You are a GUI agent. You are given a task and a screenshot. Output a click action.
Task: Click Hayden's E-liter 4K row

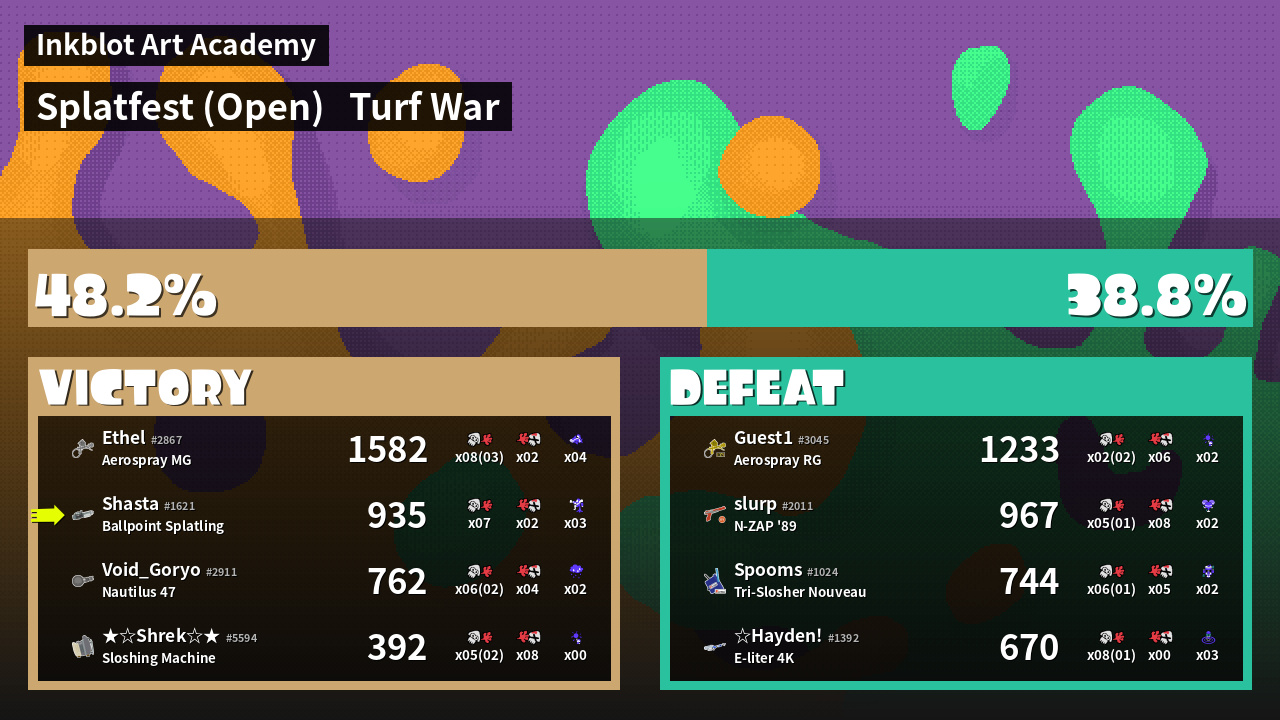956,647
